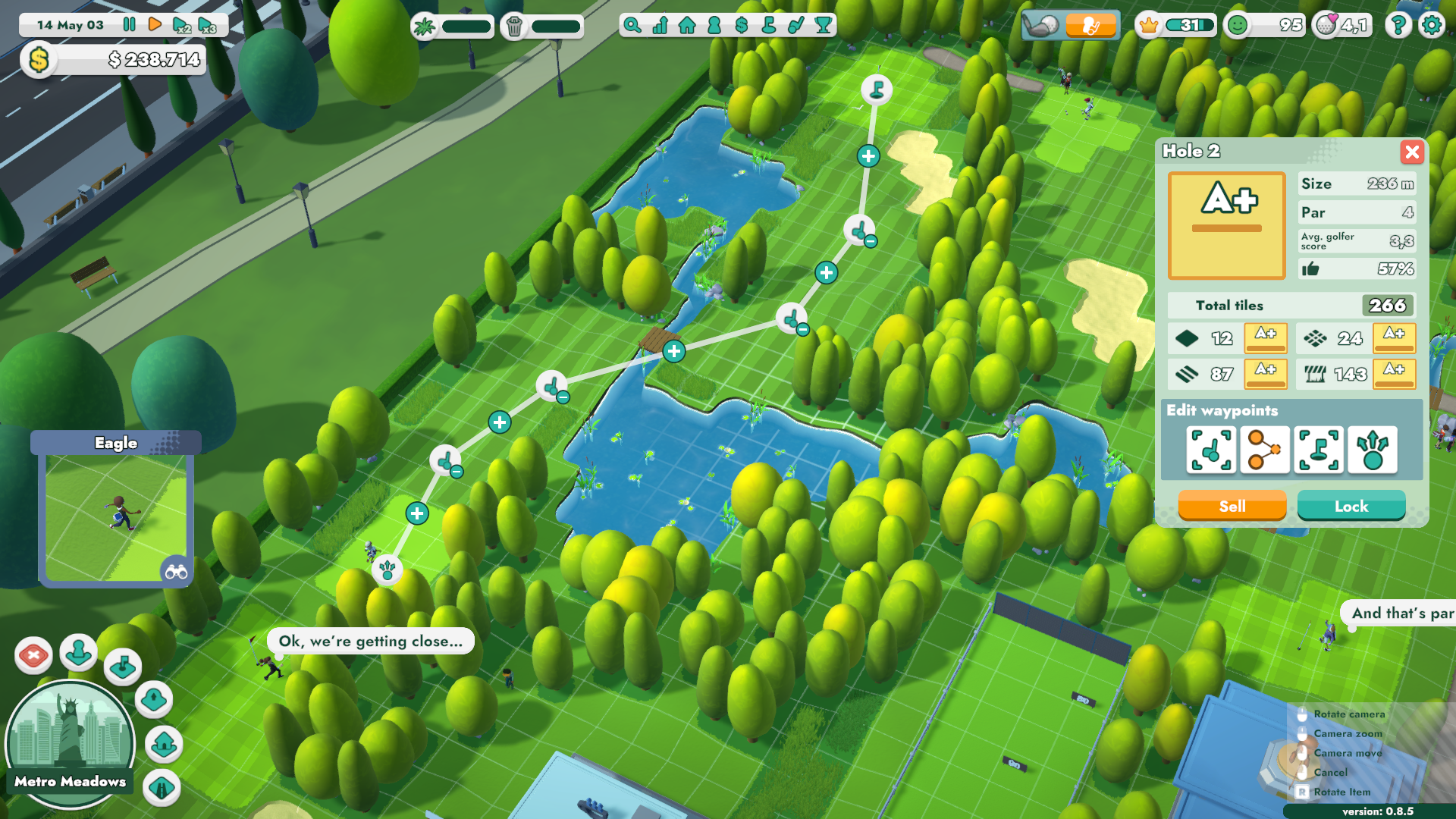Select the orange connected-nodes waypoint tool
Viewport: 1456px width, 819px height.
pos(1264,450)
